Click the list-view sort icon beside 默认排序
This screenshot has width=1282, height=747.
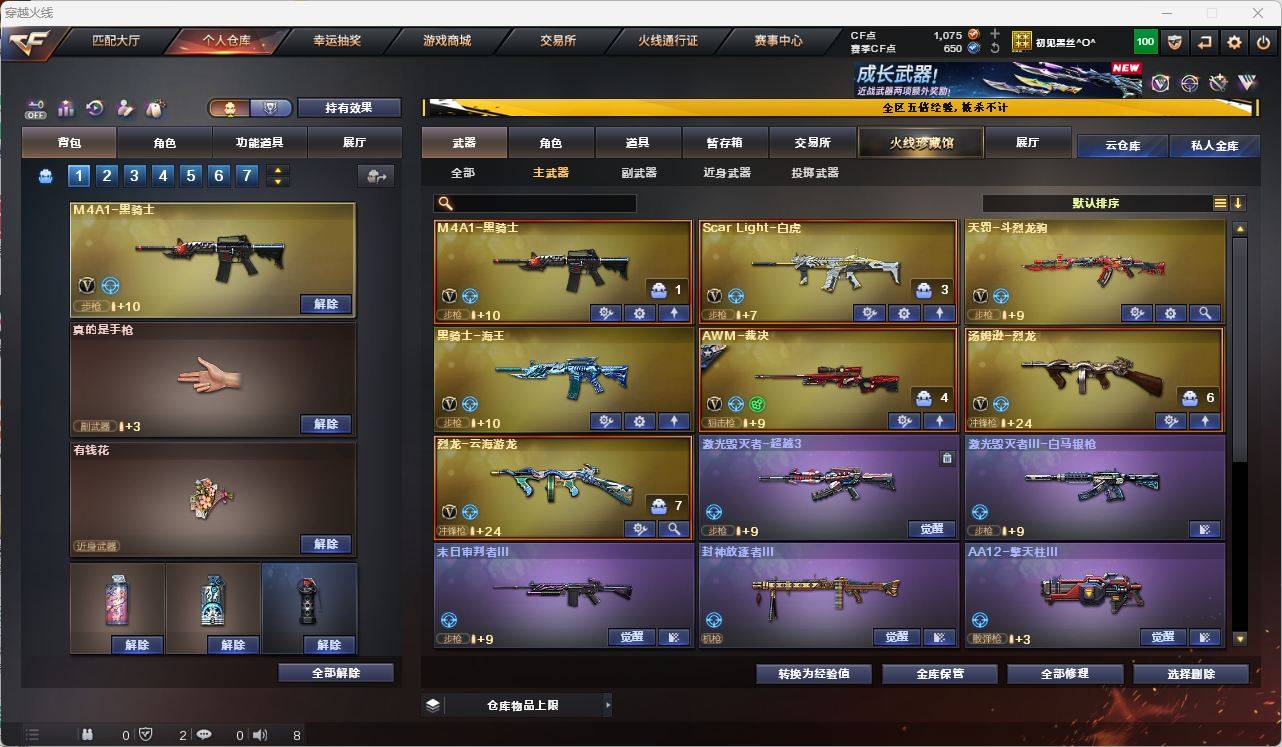tap(1220, 203)
